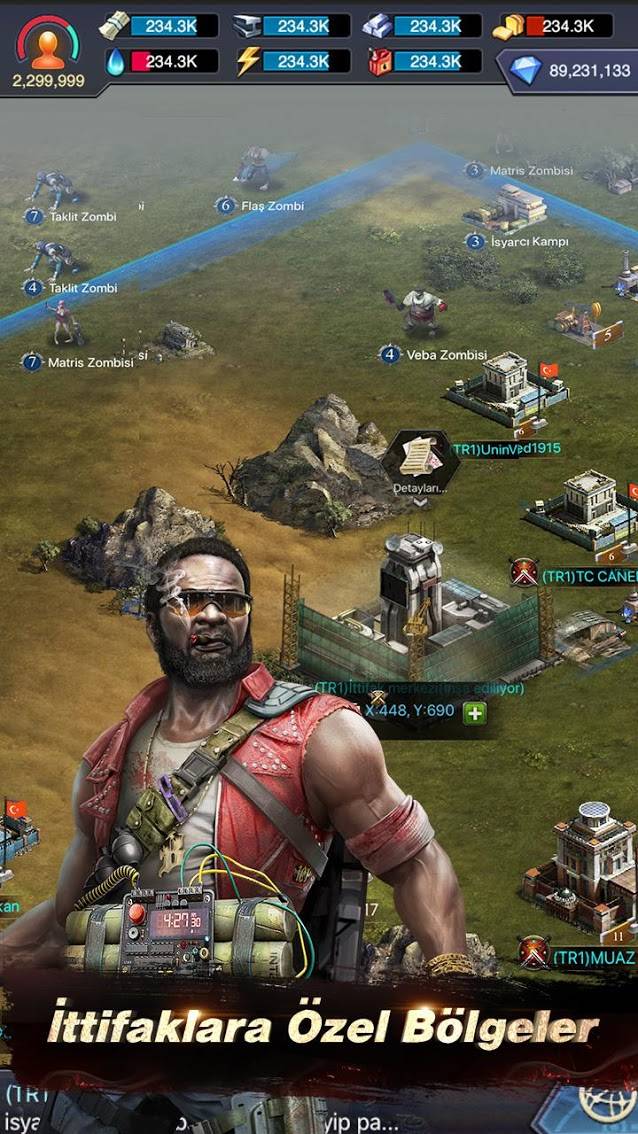Select the lightning energy resource icon
638x1134 pixels.
[x=247, y=62]
